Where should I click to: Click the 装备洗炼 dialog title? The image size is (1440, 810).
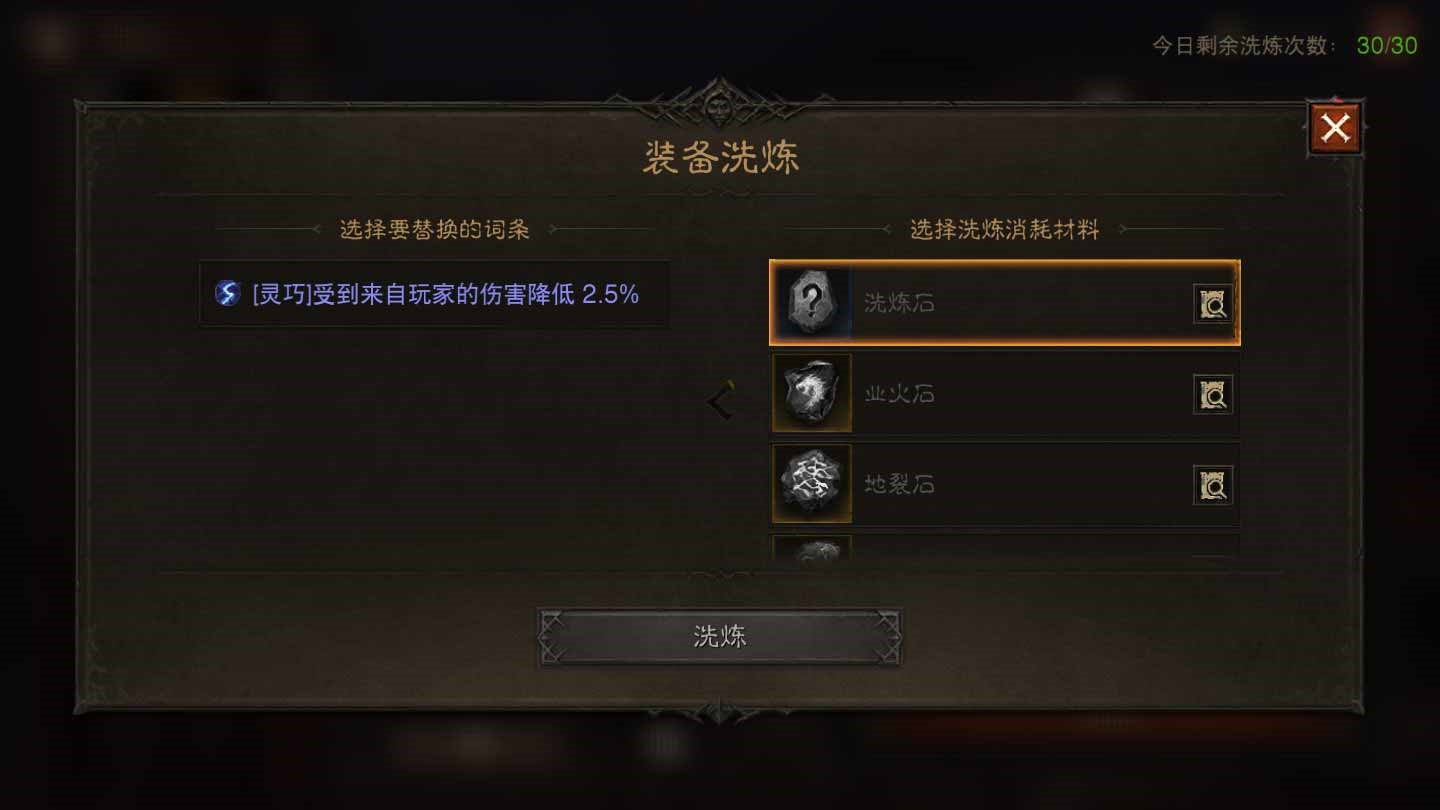tap(719, 156)
